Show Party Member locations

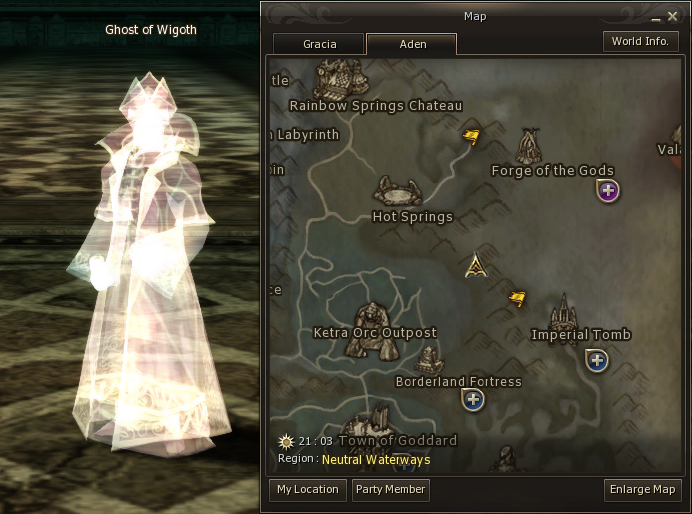coord(390,489)
